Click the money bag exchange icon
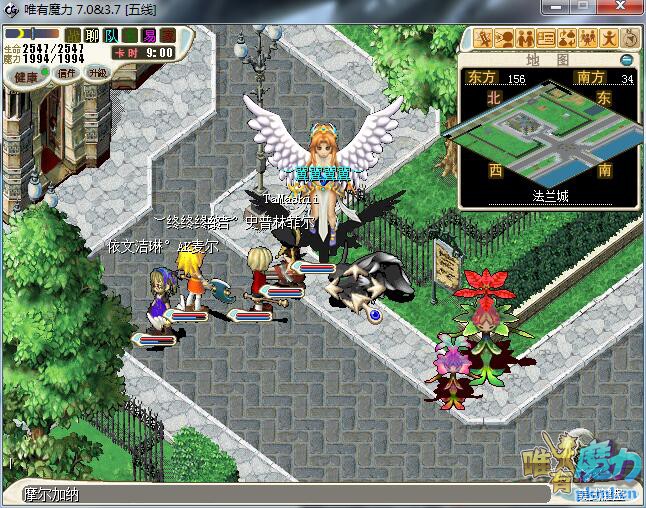Viewport: 646px width, 508px height. pos(566,39)
